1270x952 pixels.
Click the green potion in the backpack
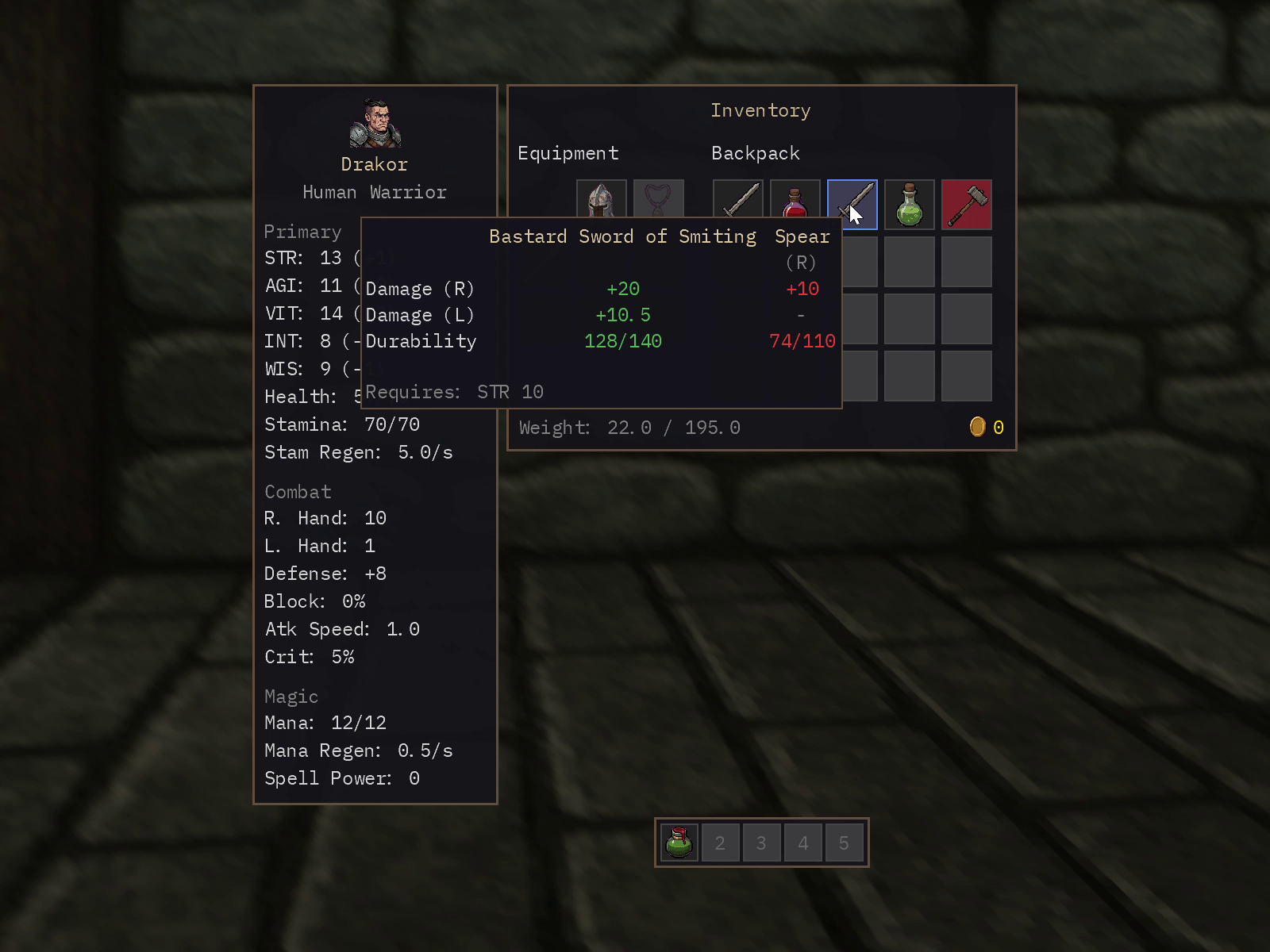point(910,204)
